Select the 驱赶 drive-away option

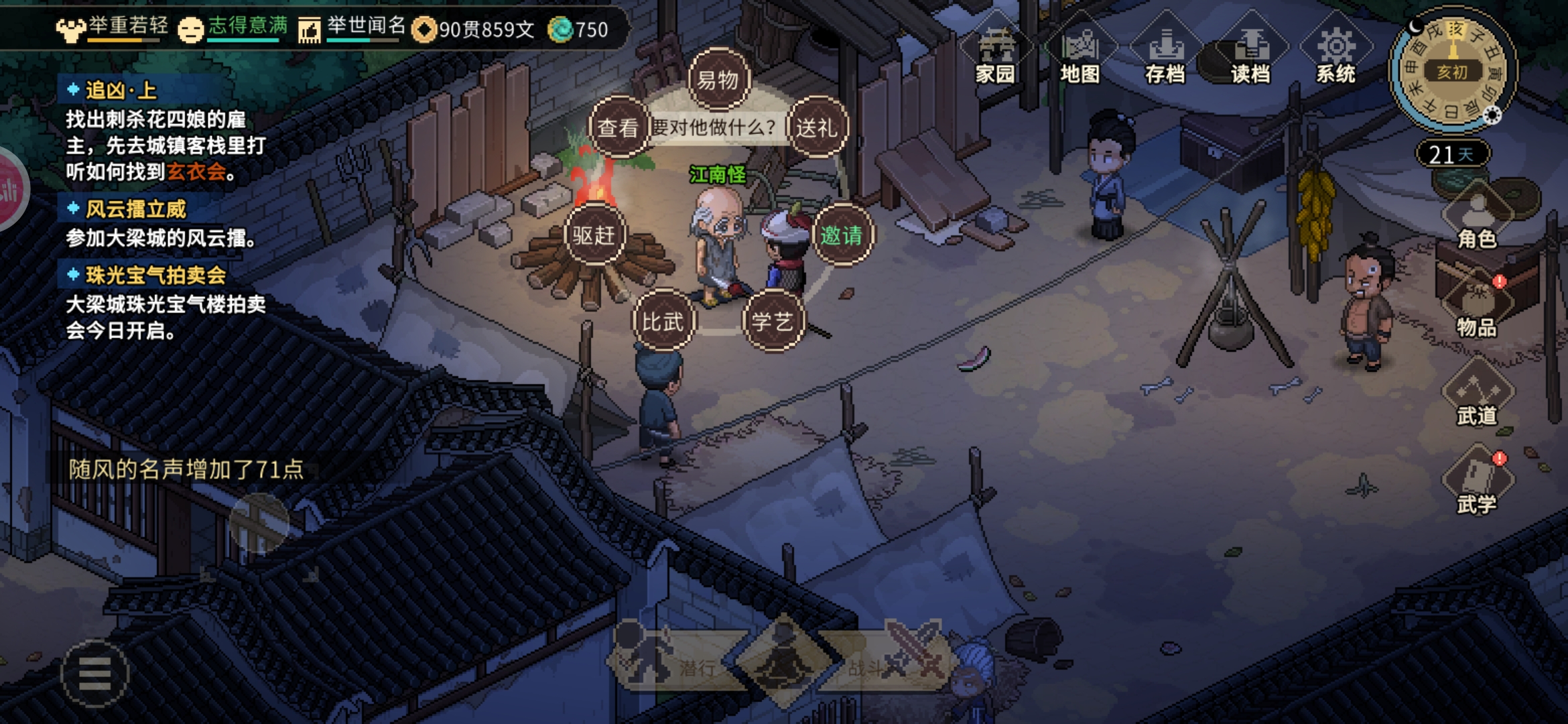(594, 235)
